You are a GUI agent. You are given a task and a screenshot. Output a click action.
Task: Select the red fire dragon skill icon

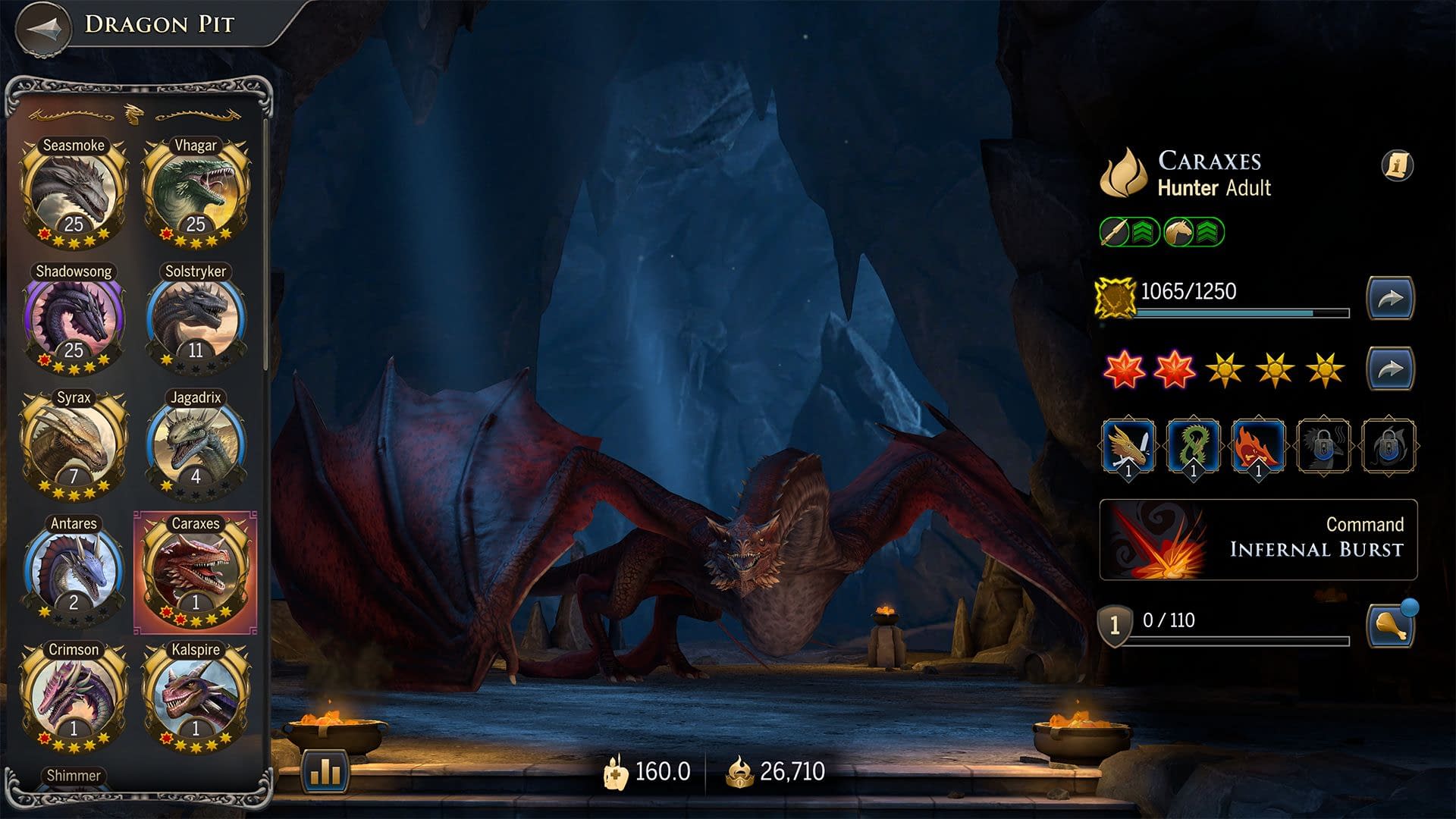tap(1258, 447)
